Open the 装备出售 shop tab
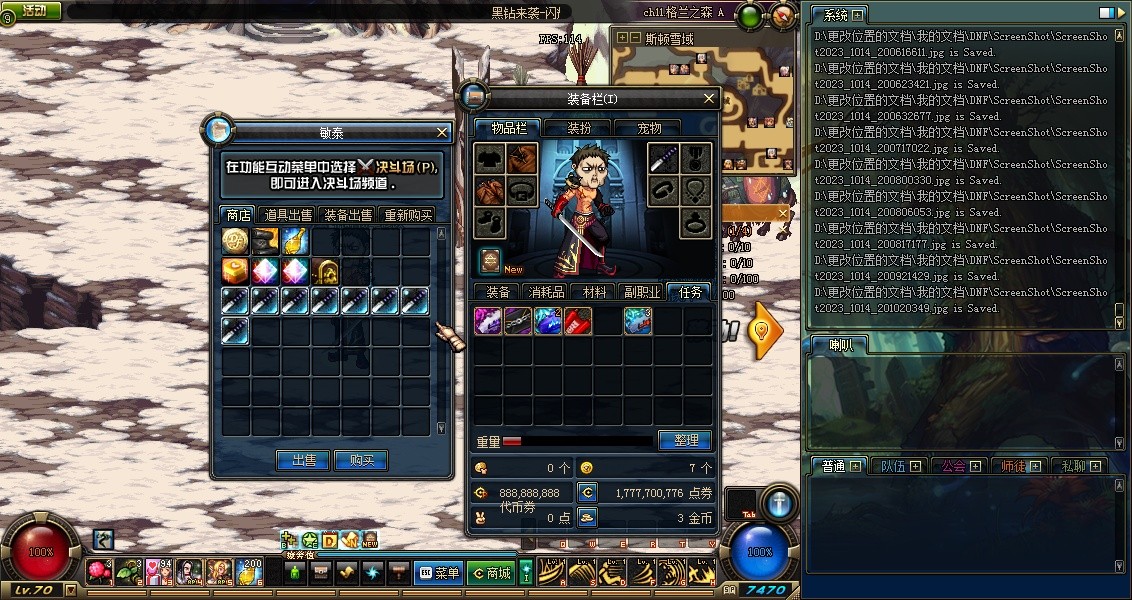Screen dimensions: 1132x600 click(347, 215)
